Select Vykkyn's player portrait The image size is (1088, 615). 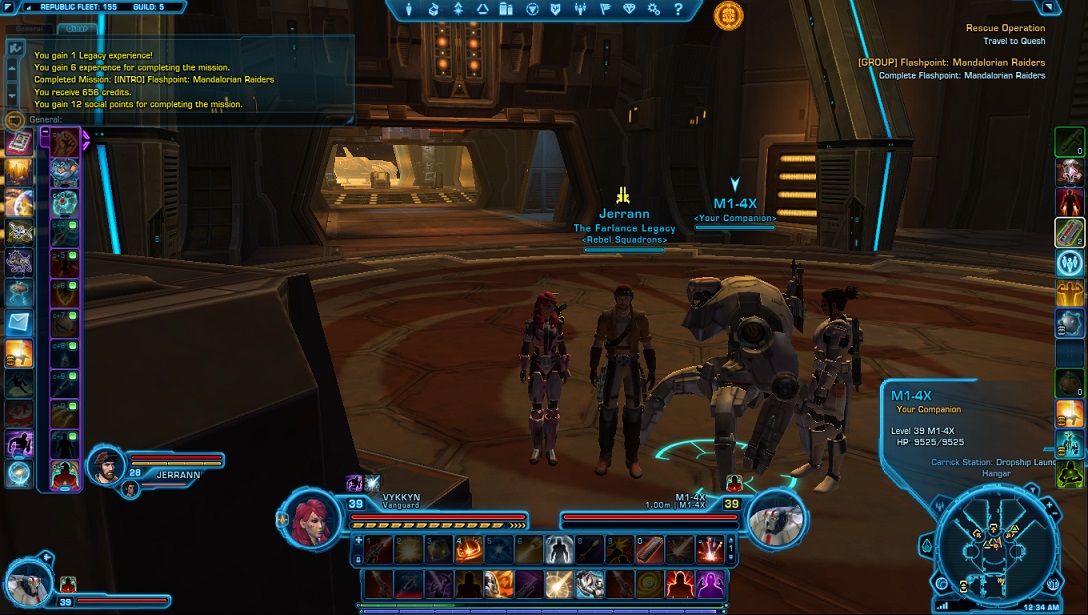[310, 516]
